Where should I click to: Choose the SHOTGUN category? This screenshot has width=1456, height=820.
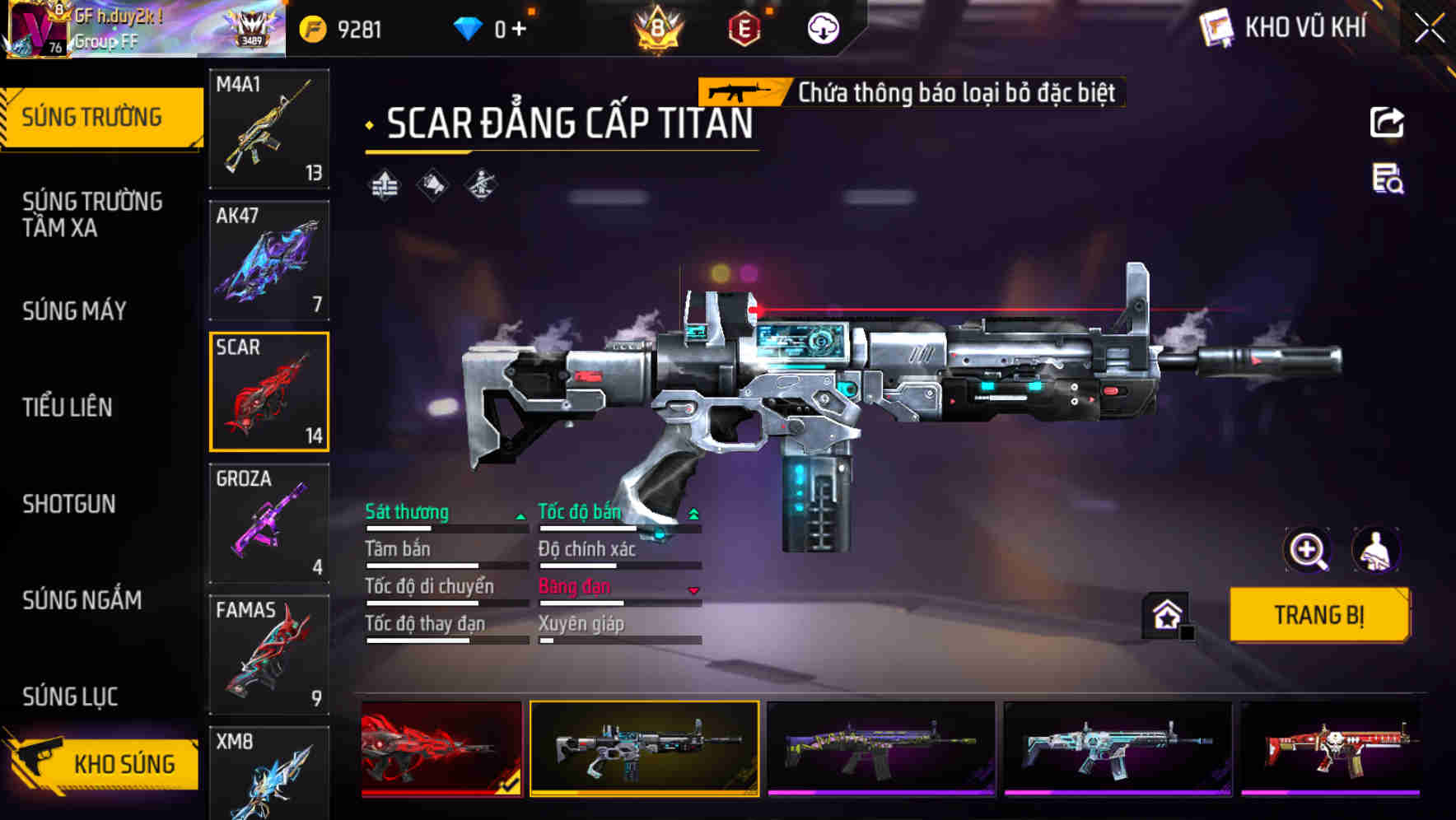(69, 504)
